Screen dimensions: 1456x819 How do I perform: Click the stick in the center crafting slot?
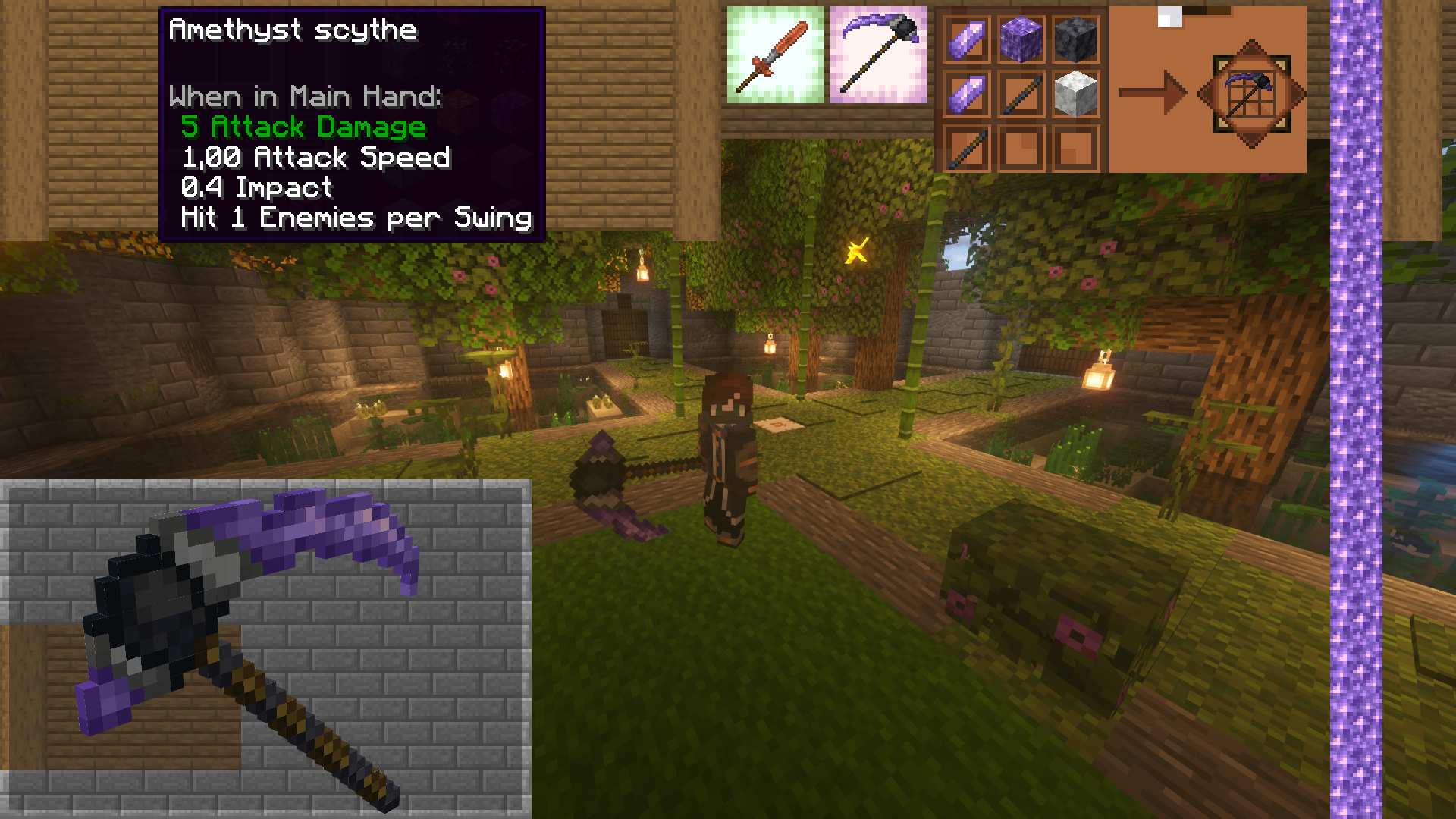click(x=1021, y=91)
